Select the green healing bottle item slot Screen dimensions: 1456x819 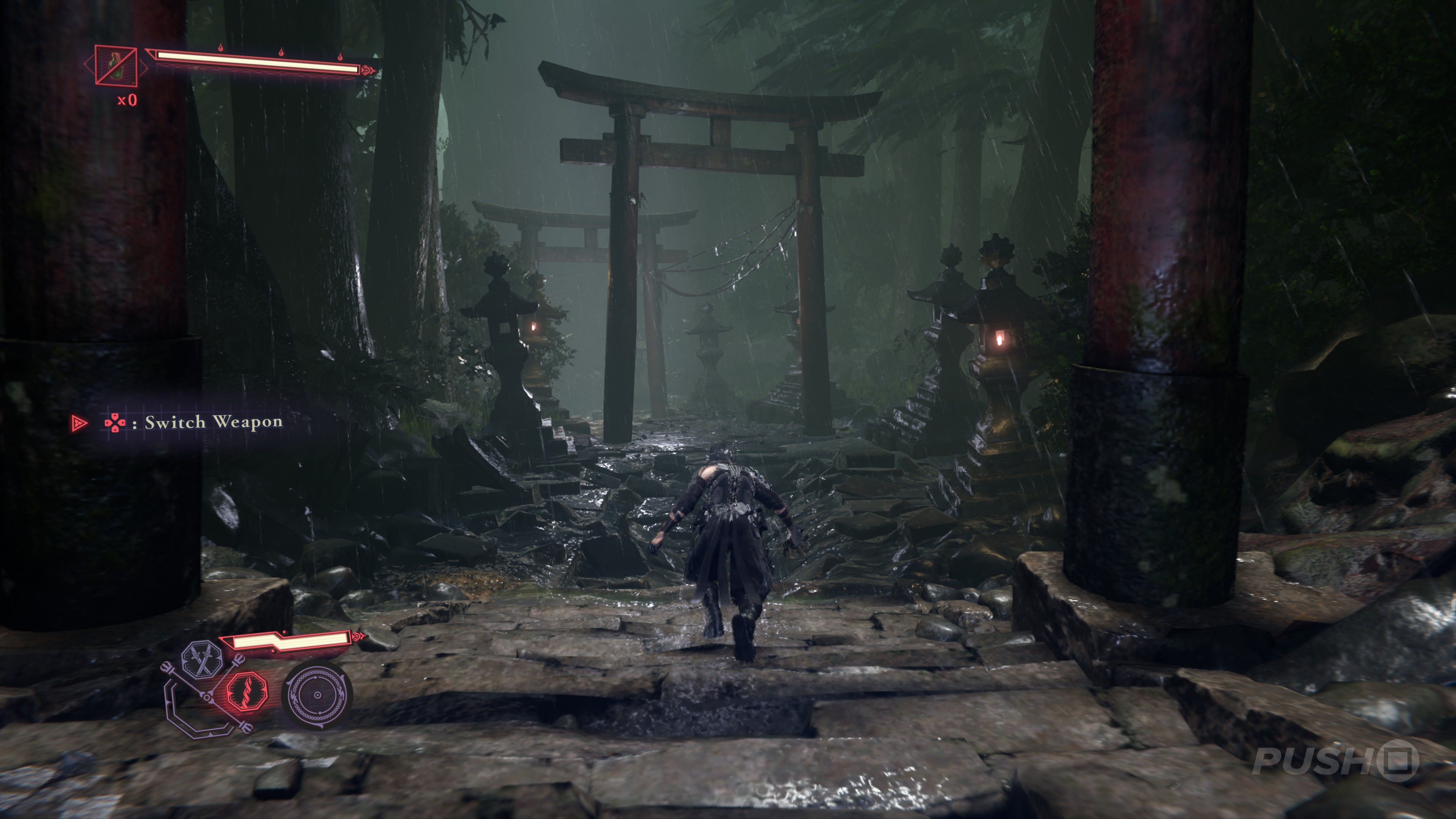(116, 65)
